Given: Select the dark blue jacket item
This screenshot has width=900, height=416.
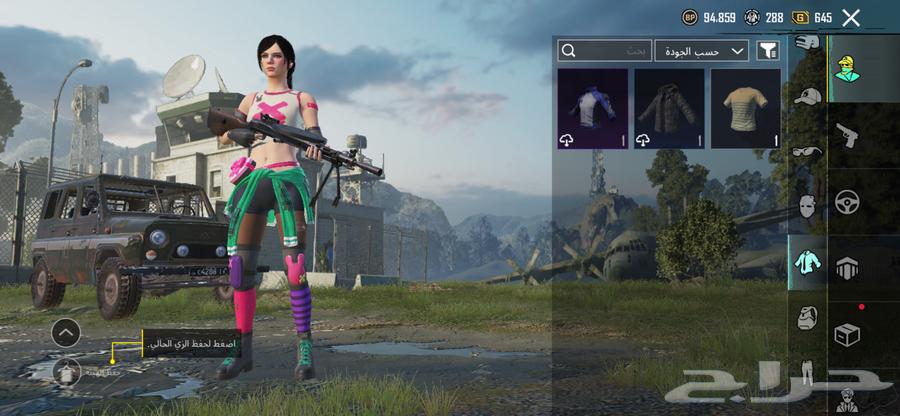Looking at the screenshot, I should 592,109.
